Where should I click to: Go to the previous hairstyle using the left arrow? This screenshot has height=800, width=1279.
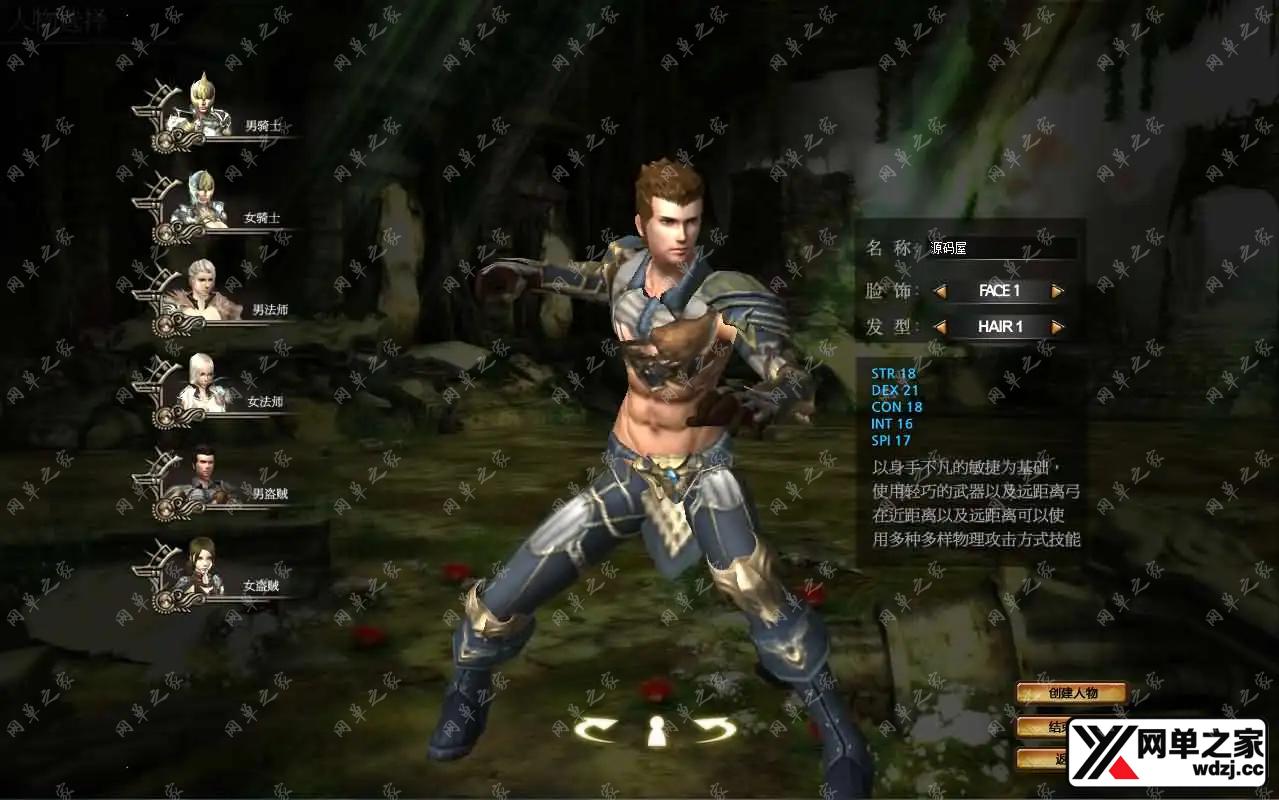click(940, 327)
